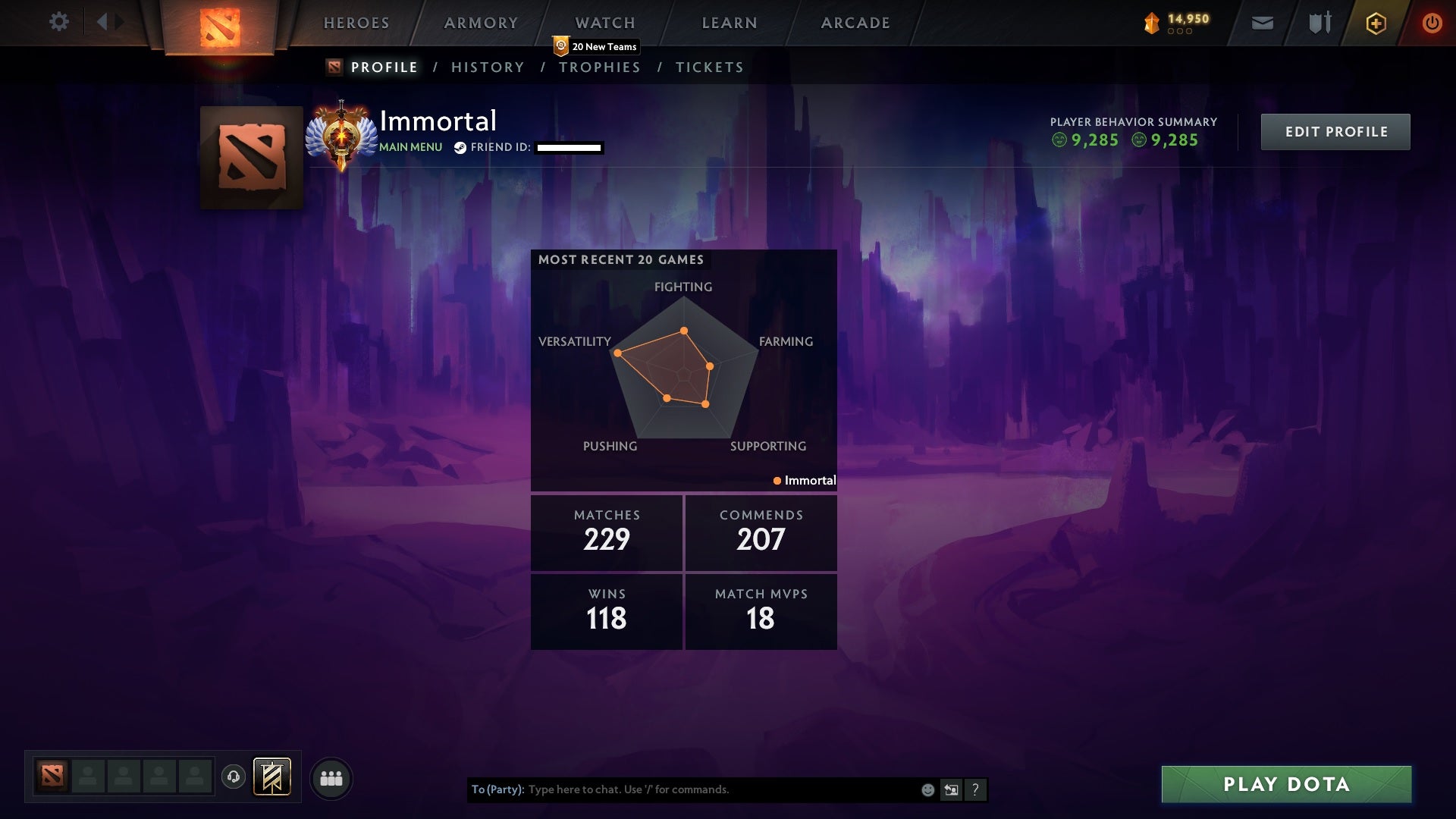Click the red power button to exit

point(1432,23)
